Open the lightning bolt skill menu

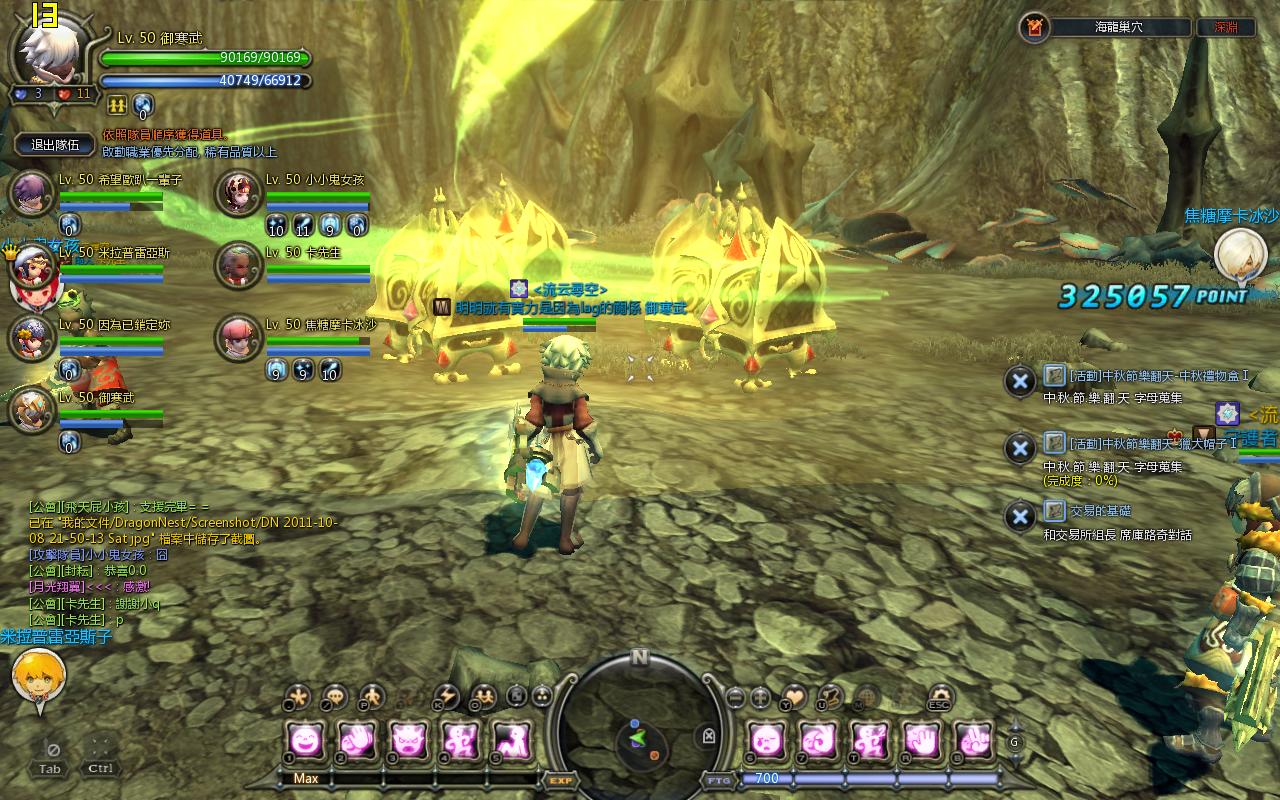[x=446, y=696]
